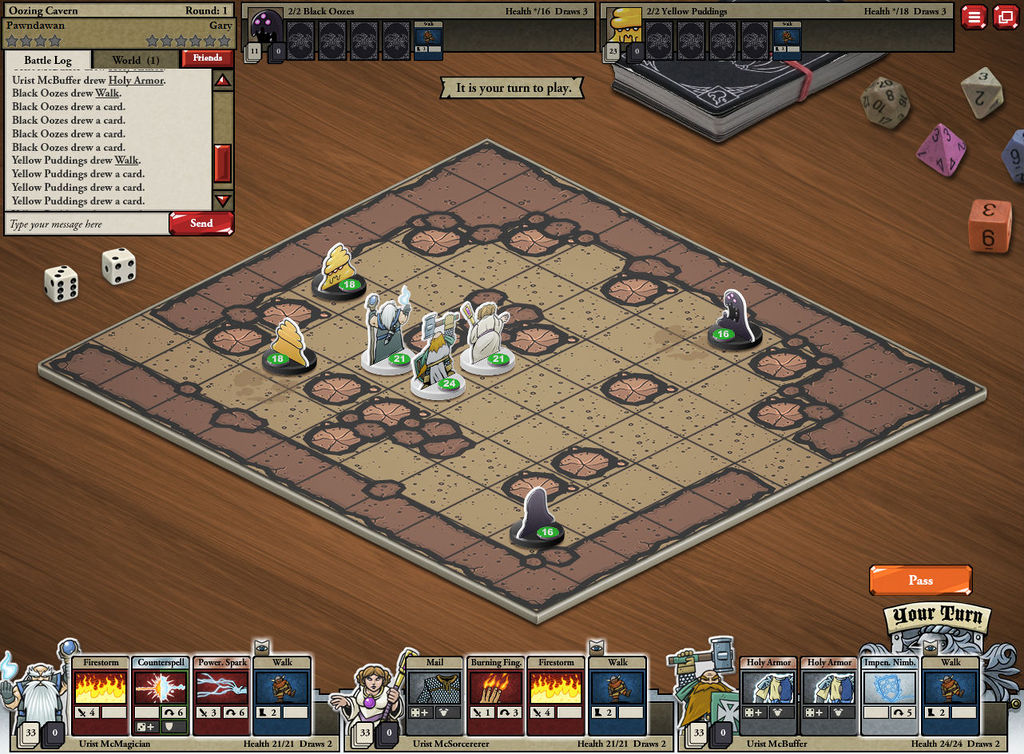Viewport: 1024px width, 754px height.
Task: Select Urist McBuffer's Walk card
Action: click(950, 690)
